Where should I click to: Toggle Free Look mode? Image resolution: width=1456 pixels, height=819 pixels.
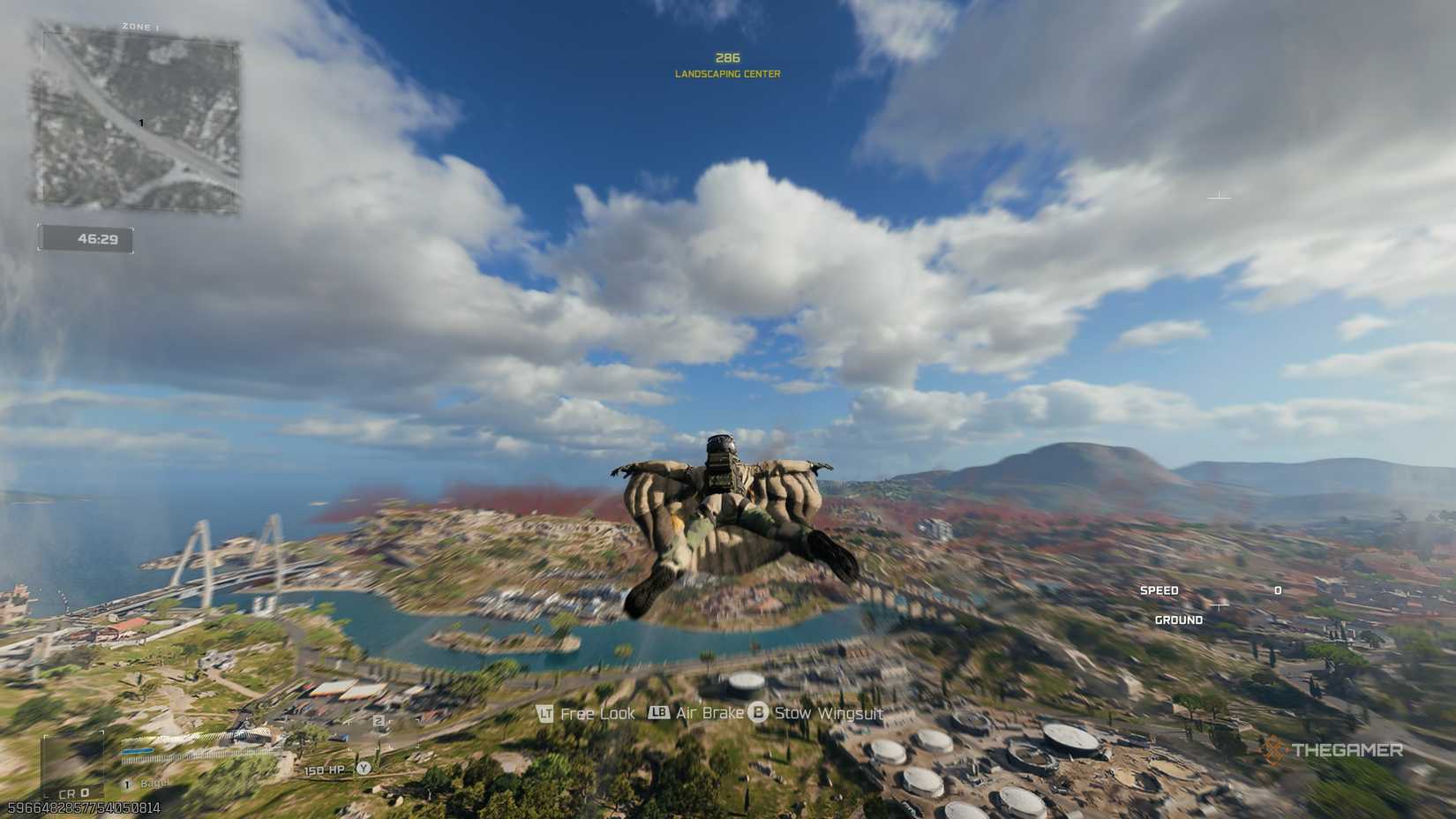[597, 713]
